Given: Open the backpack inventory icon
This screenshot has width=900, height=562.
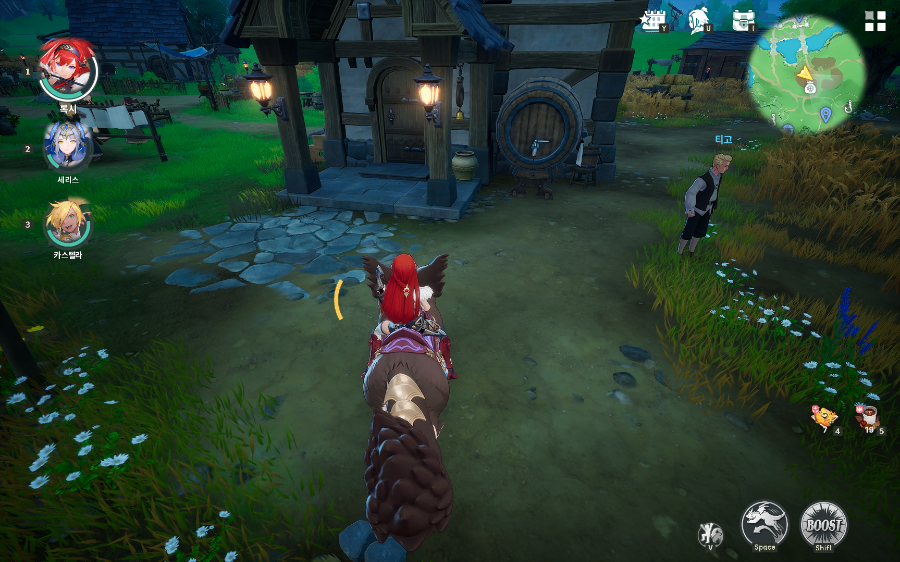Looking at the screenshot, I should [x=743, y=20].
